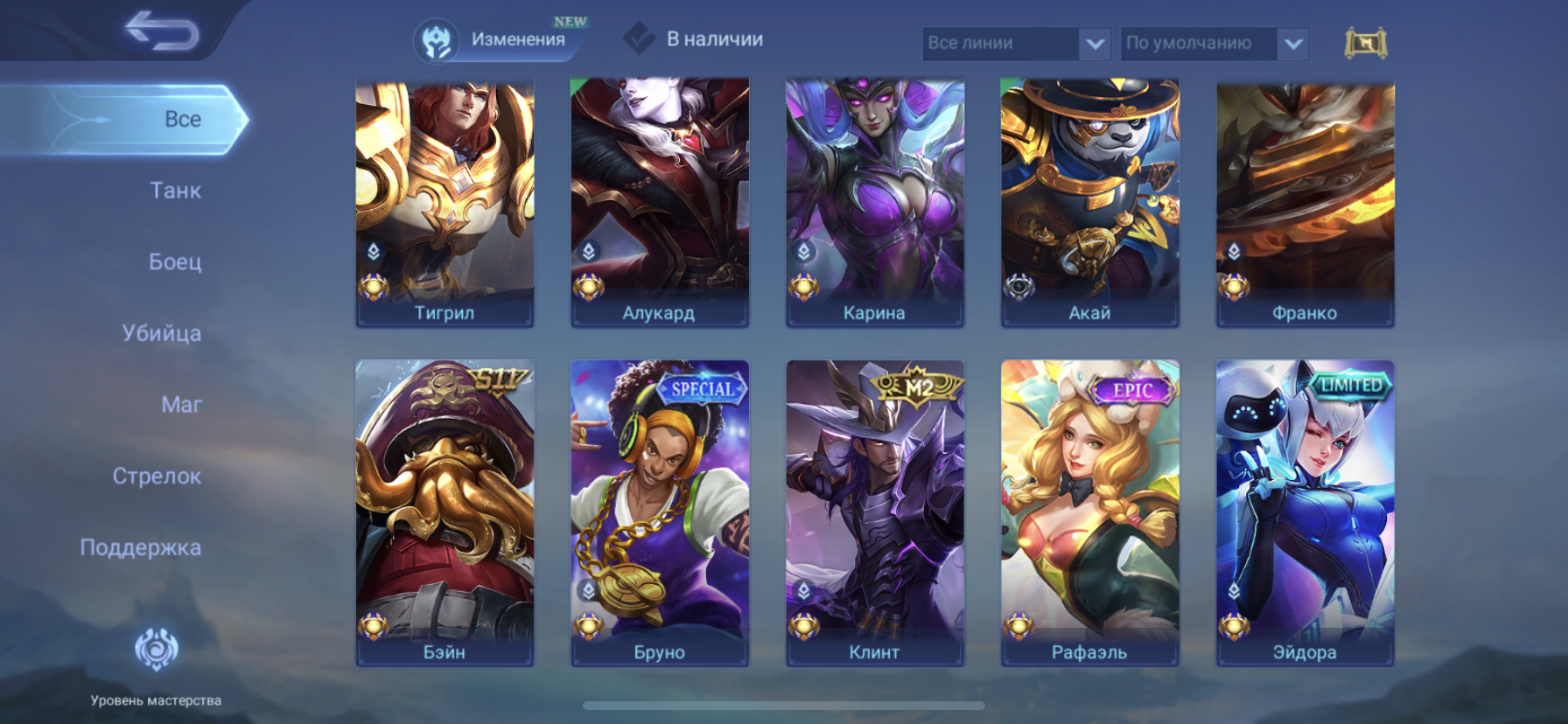Open the Акай panda hero card
Viewport: 1568px width, 724px height.
pos(1090,203)
